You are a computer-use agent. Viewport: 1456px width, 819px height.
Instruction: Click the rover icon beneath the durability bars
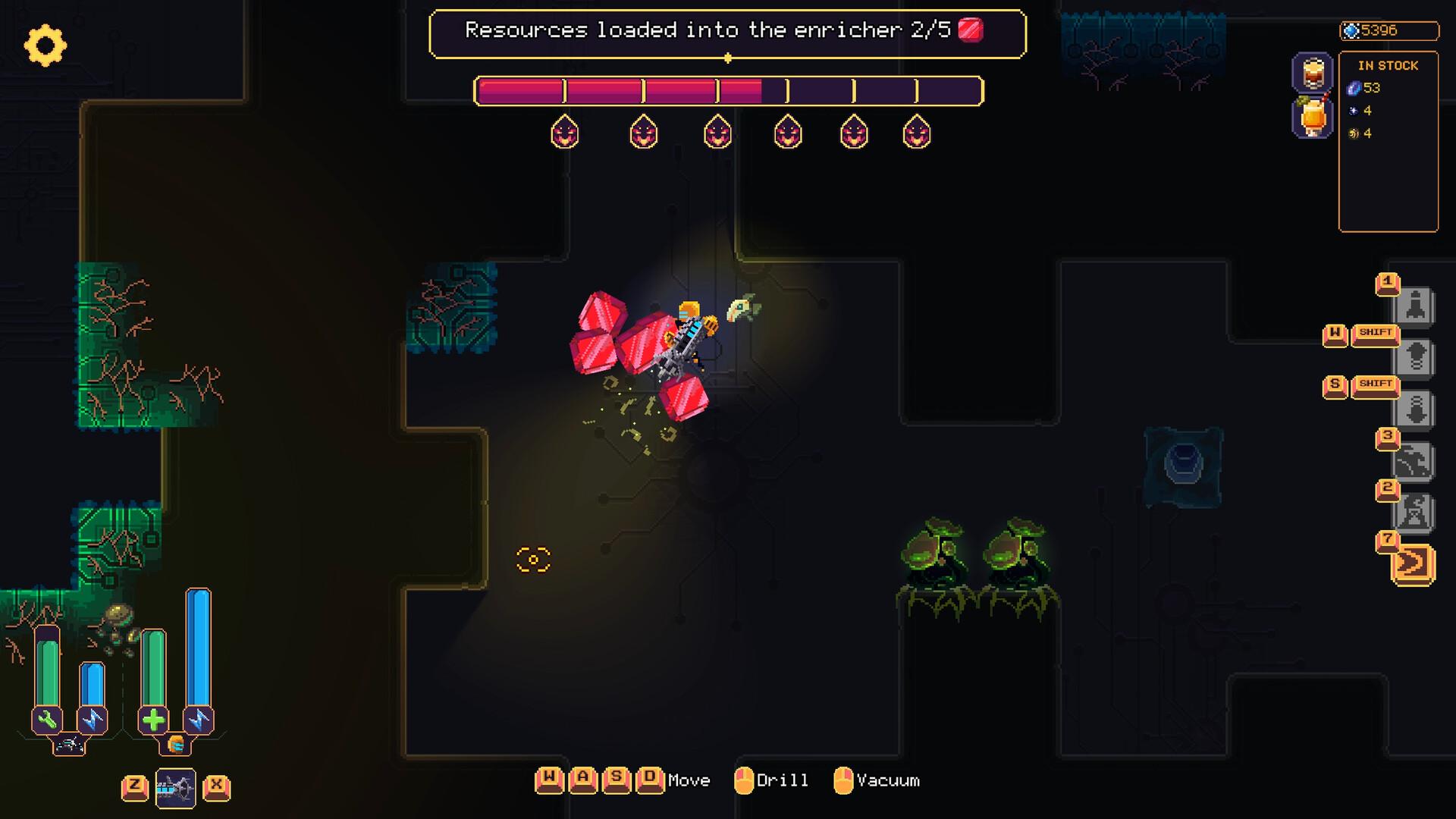click(x=68, y=745)
